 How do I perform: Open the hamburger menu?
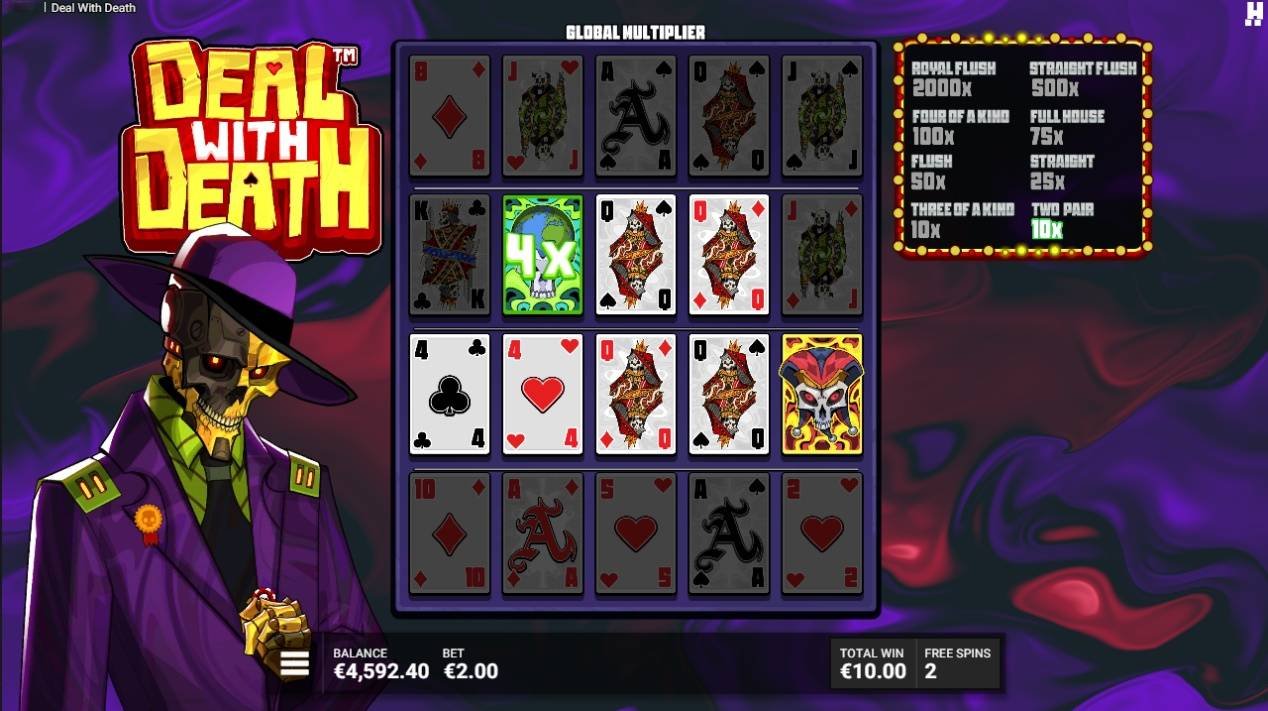tap(295, 664)
